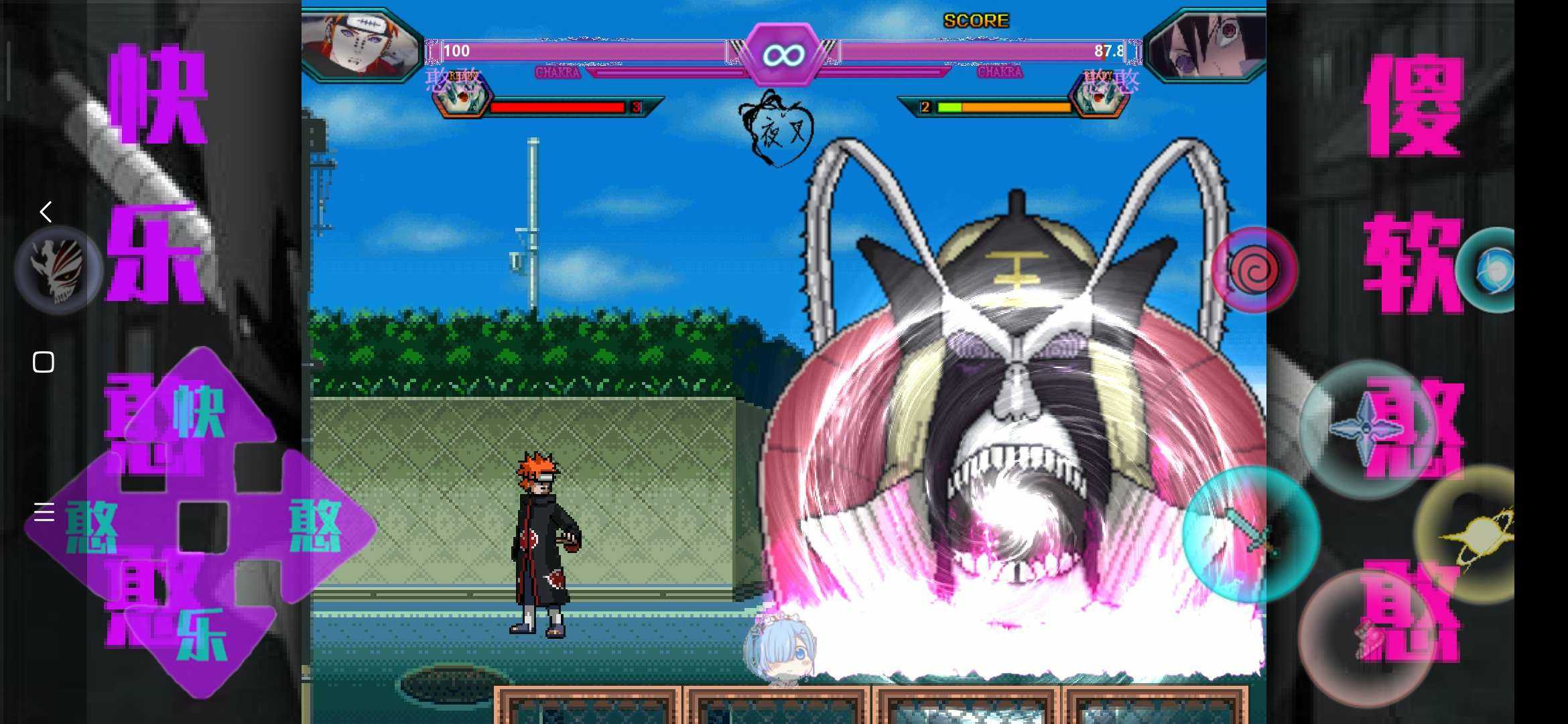Tap the D-pad up arrow
The image size is (1568, 724).
200,409
